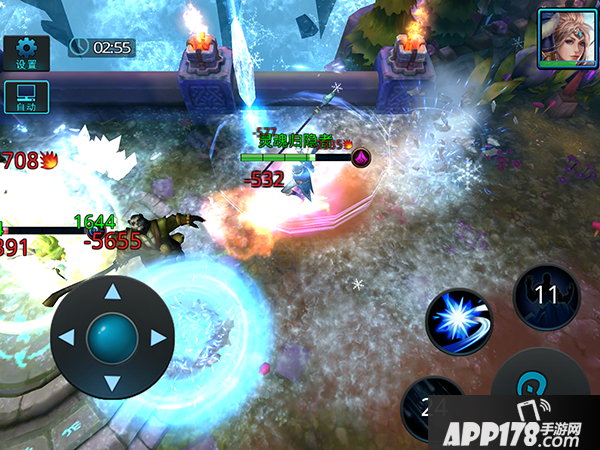Screen dimensions: 600x450
Task: Tap the joystick's center blue ball
Action: 112,338
